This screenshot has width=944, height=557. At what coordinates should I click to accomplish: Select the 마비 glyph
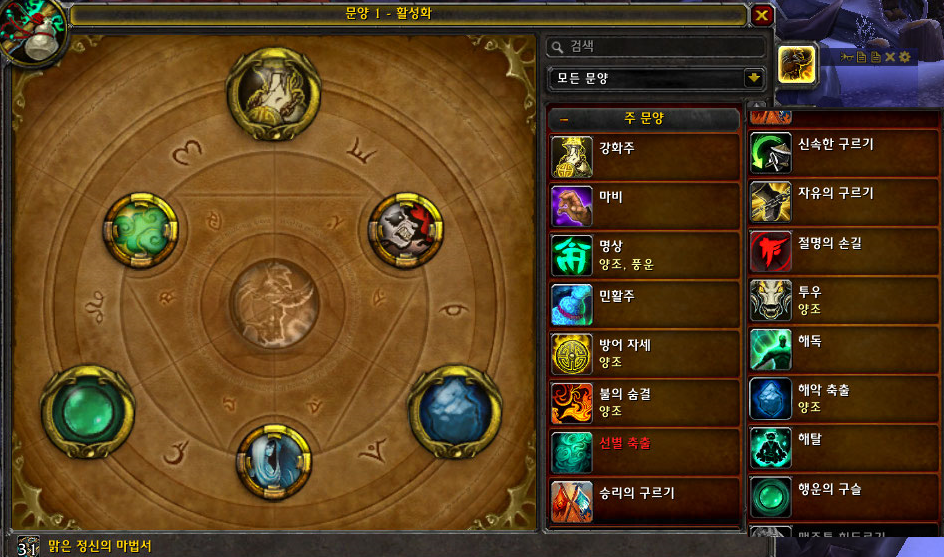[645, 205]
